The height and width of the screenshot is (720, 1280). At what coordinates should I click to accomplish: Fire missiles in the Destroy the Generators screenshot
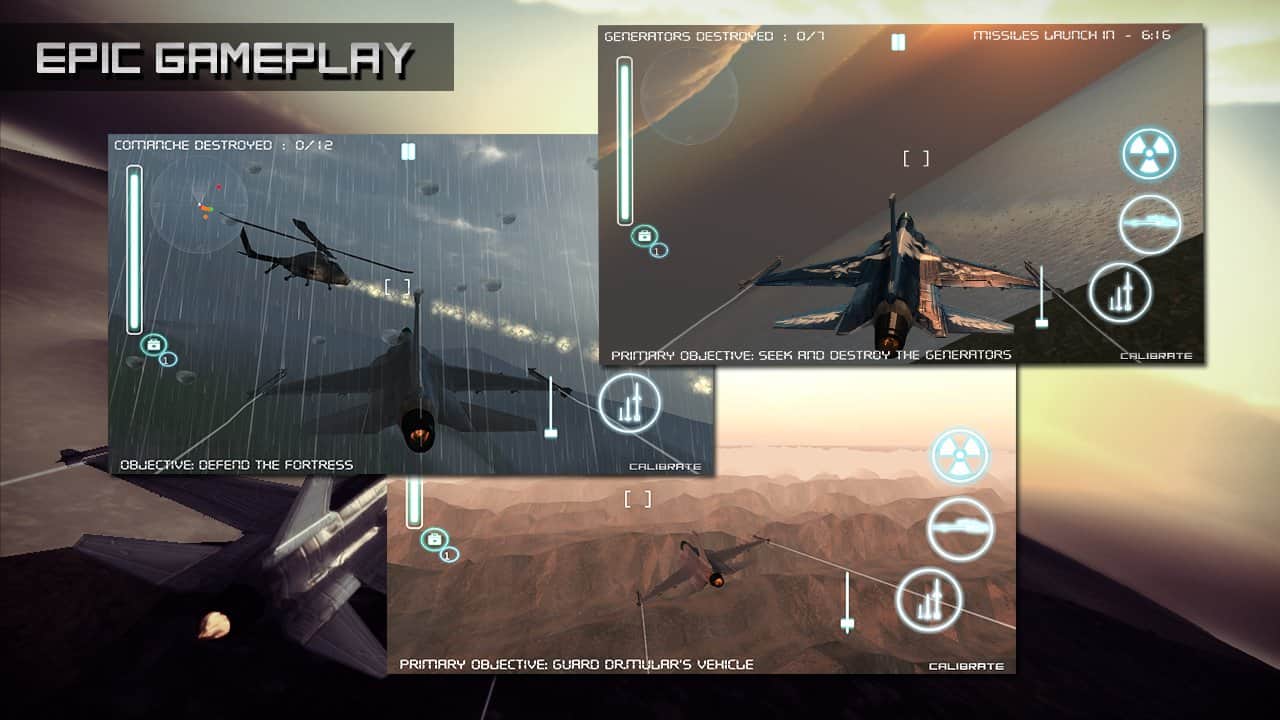point(1120,293)
